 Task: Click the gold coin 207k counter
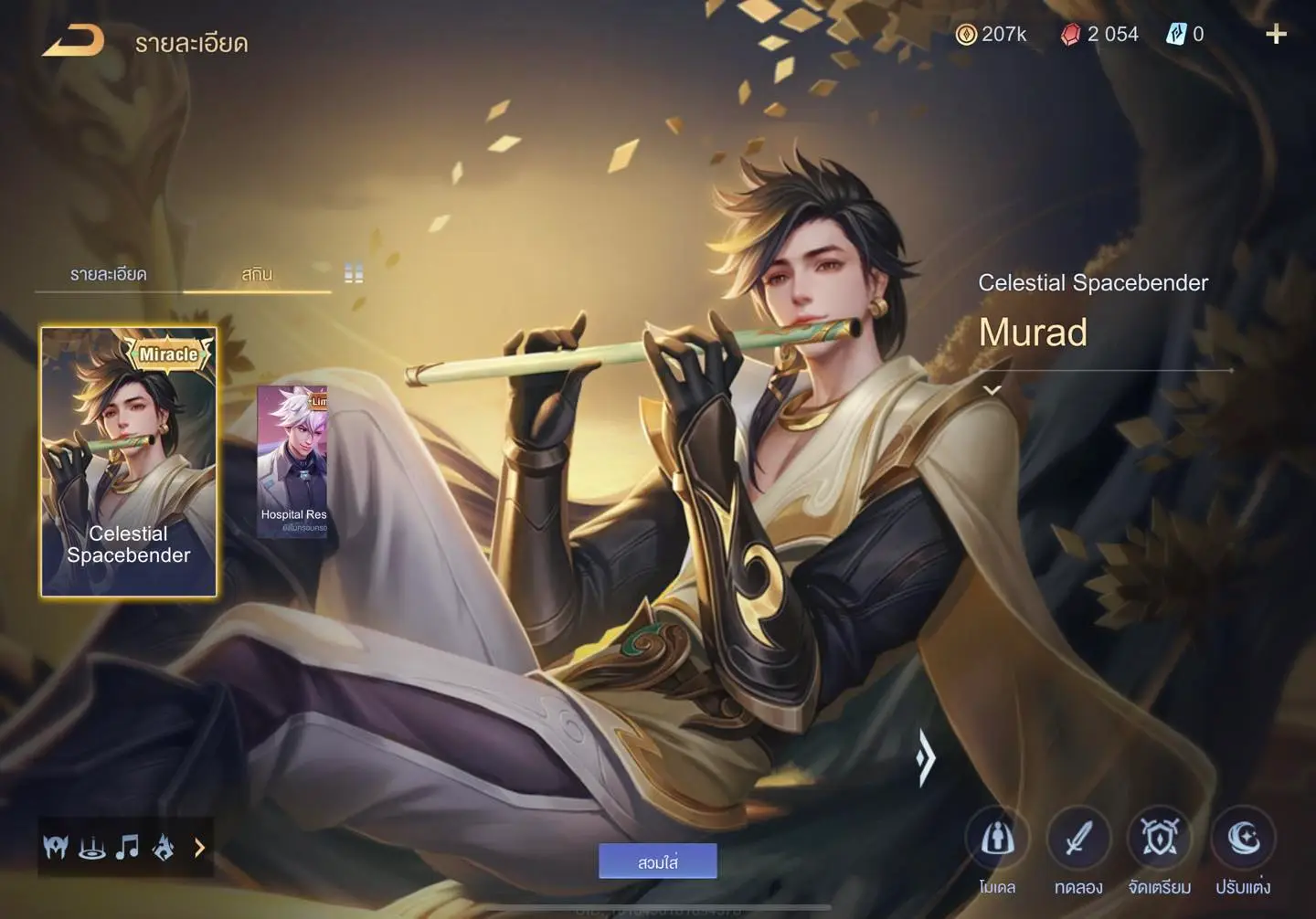click(992, 34)
